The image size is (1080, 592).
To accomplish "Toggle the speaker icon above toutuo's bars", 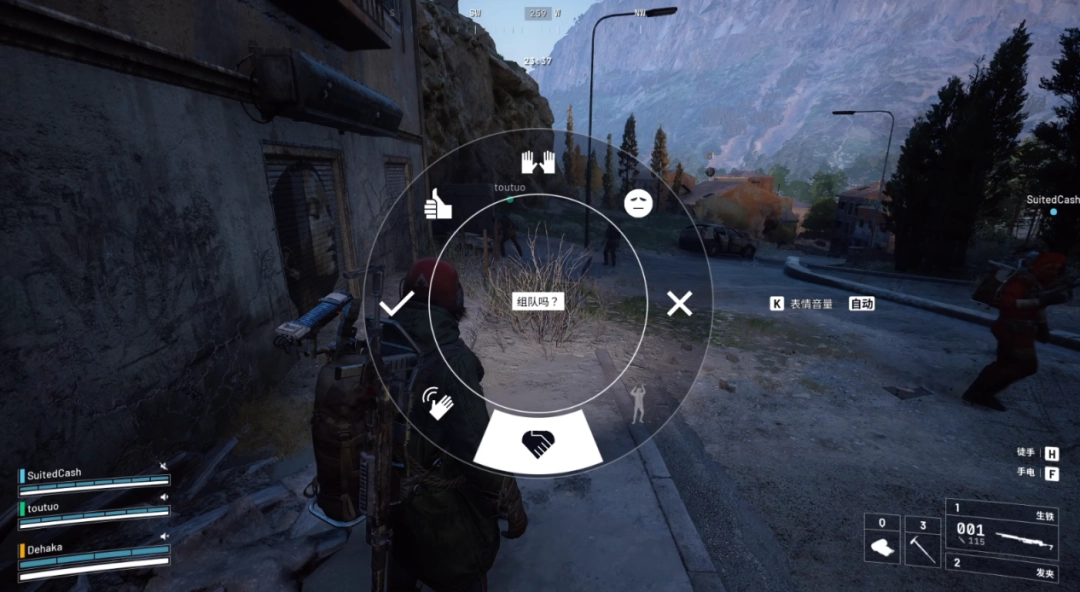I will click(164, 497).
